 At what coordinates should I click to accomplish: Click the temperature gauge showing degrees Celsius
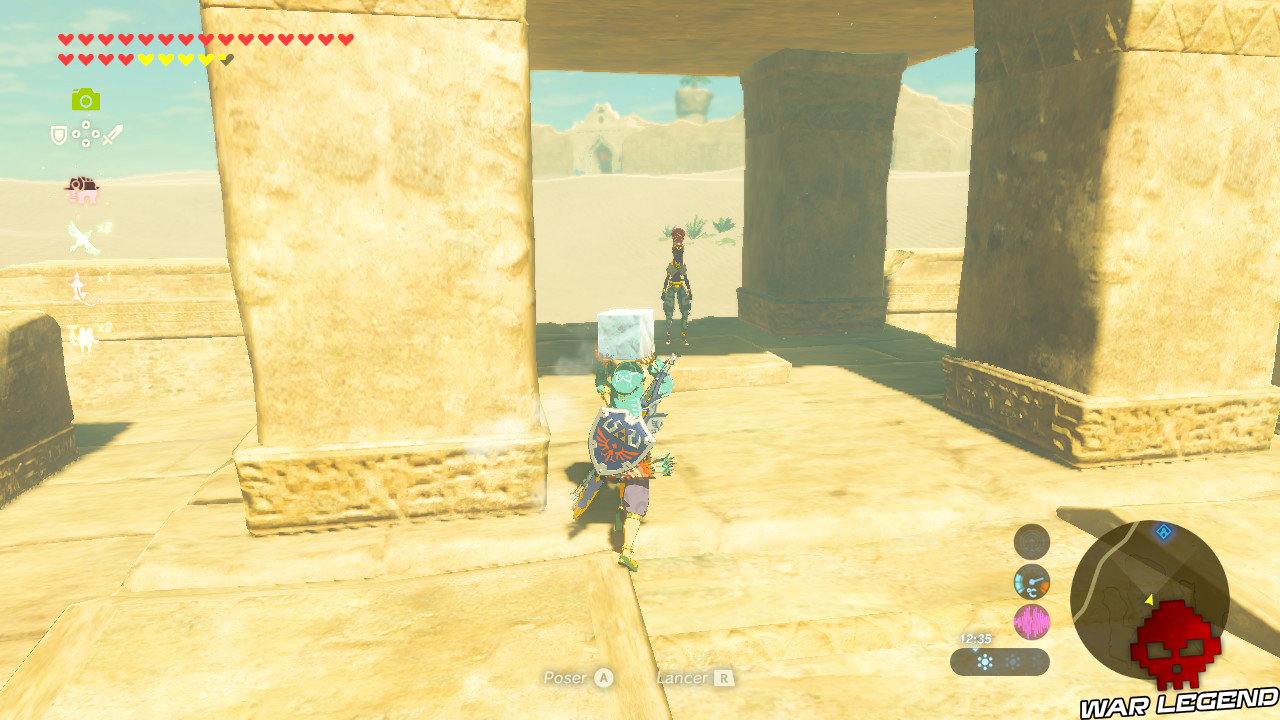(x=1030, y=582)
